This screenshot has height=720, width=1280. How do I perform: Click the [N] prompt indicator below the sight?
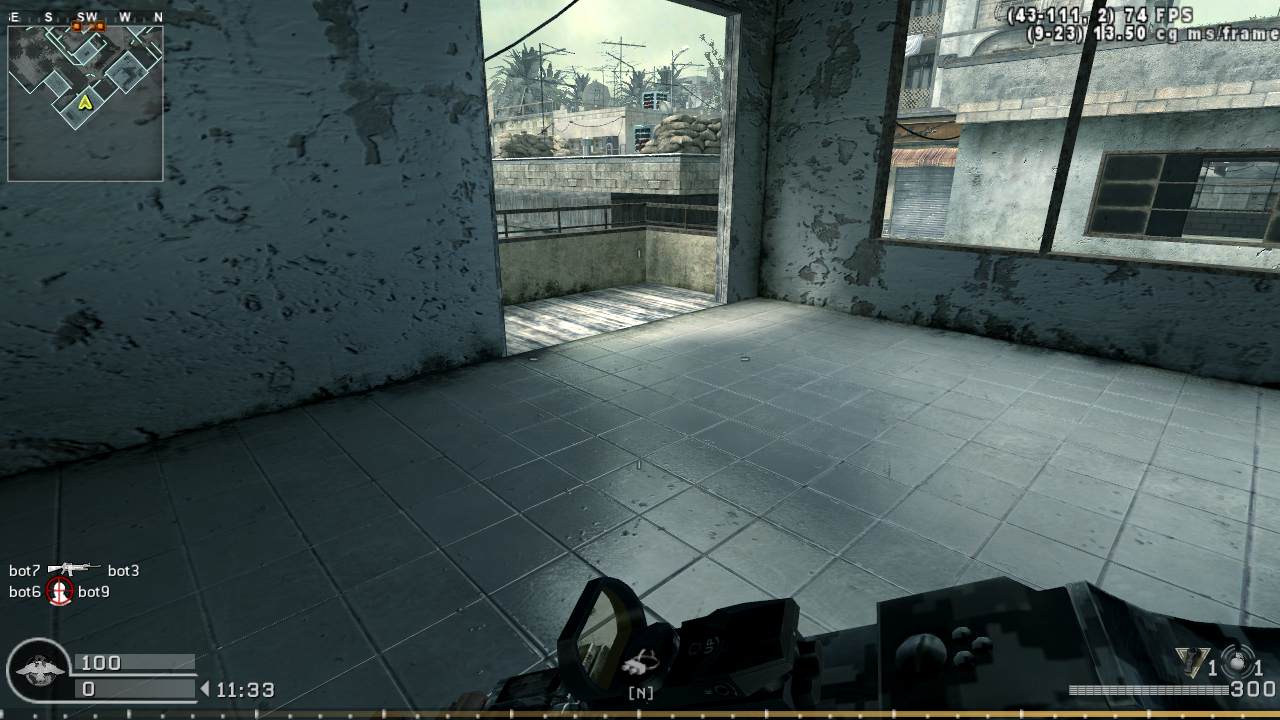click(643, 691)
